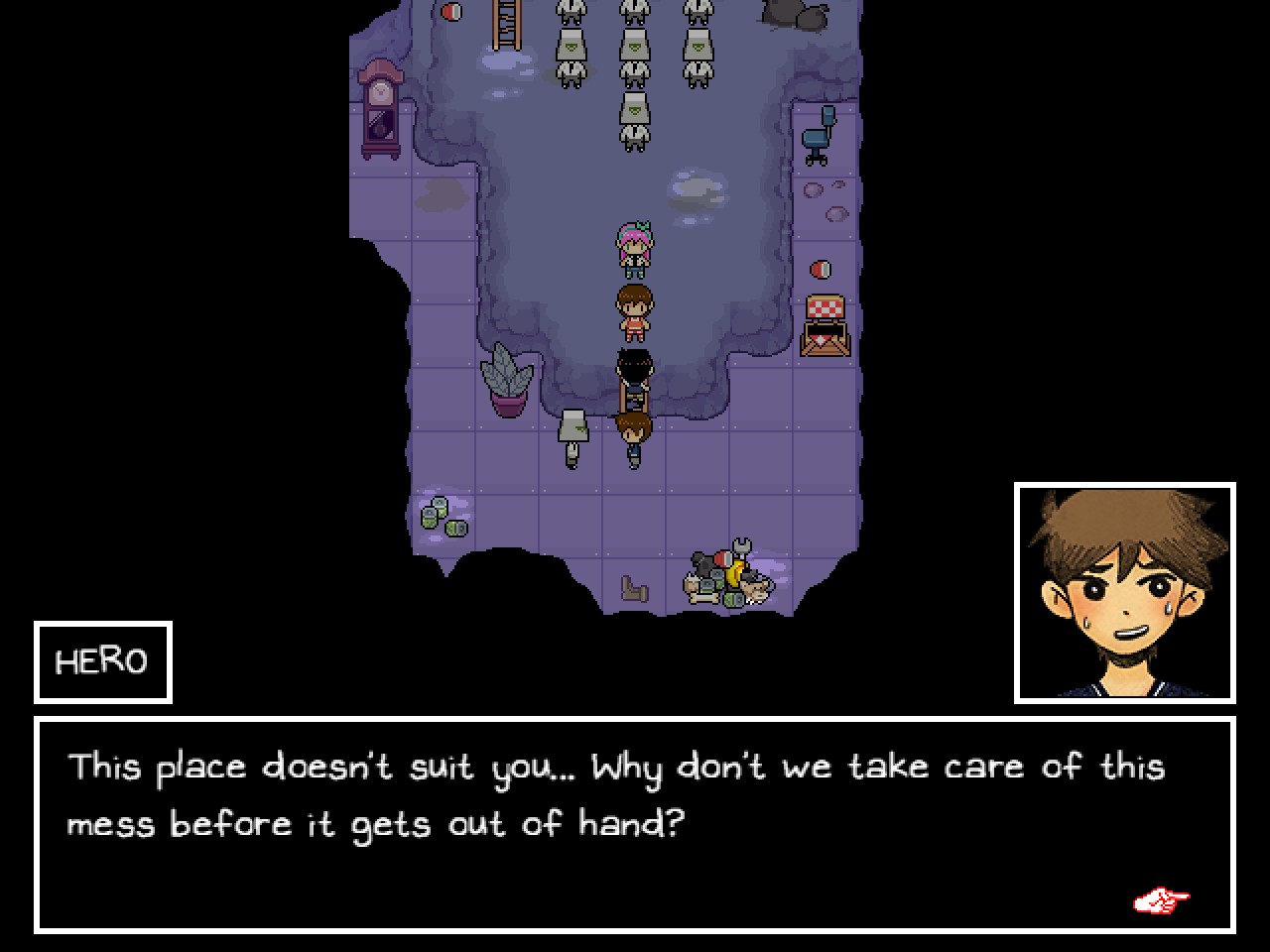Click the HERO name box
1270x952 pixels.
(102, 660)
